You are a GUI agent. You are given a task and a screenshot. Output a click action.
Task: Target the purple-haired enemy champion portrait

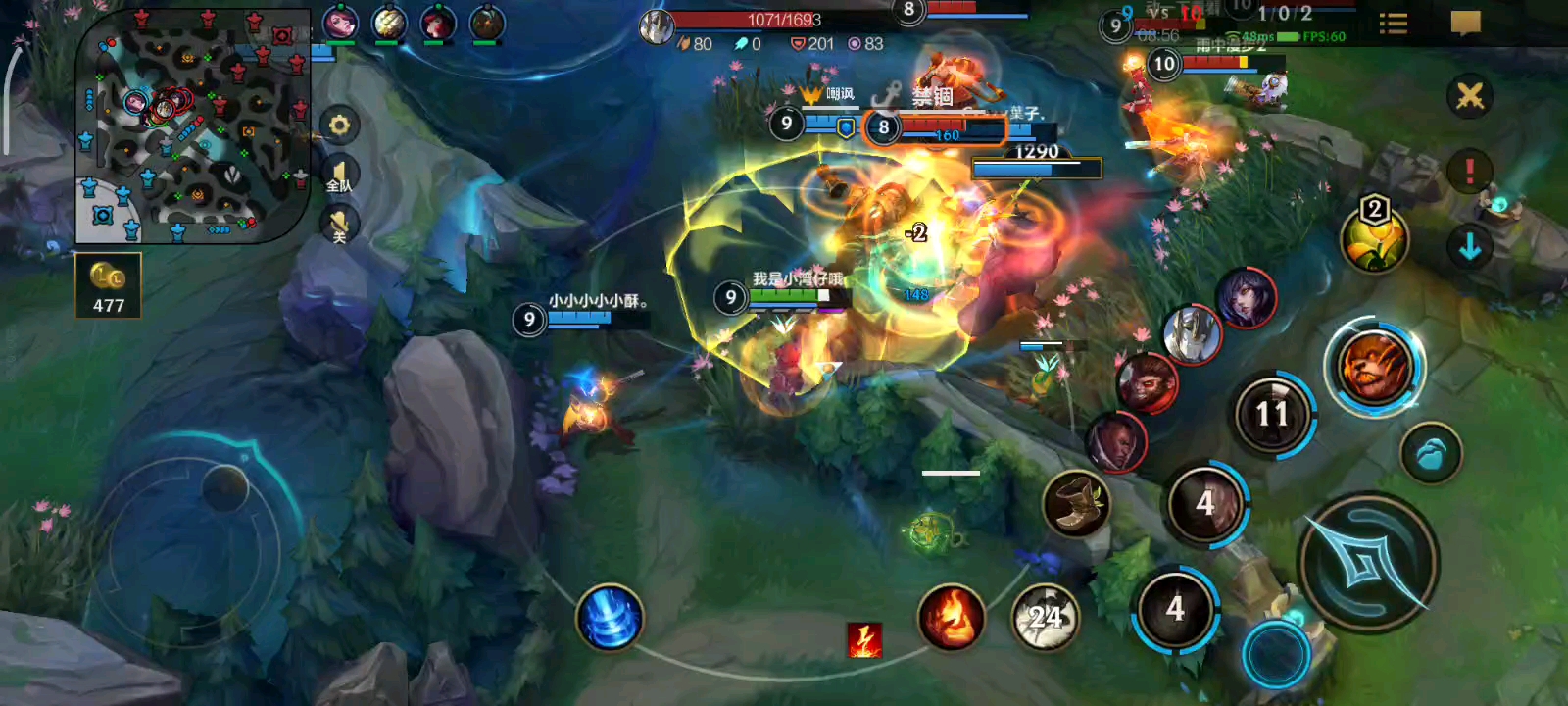pos(1246,297)
